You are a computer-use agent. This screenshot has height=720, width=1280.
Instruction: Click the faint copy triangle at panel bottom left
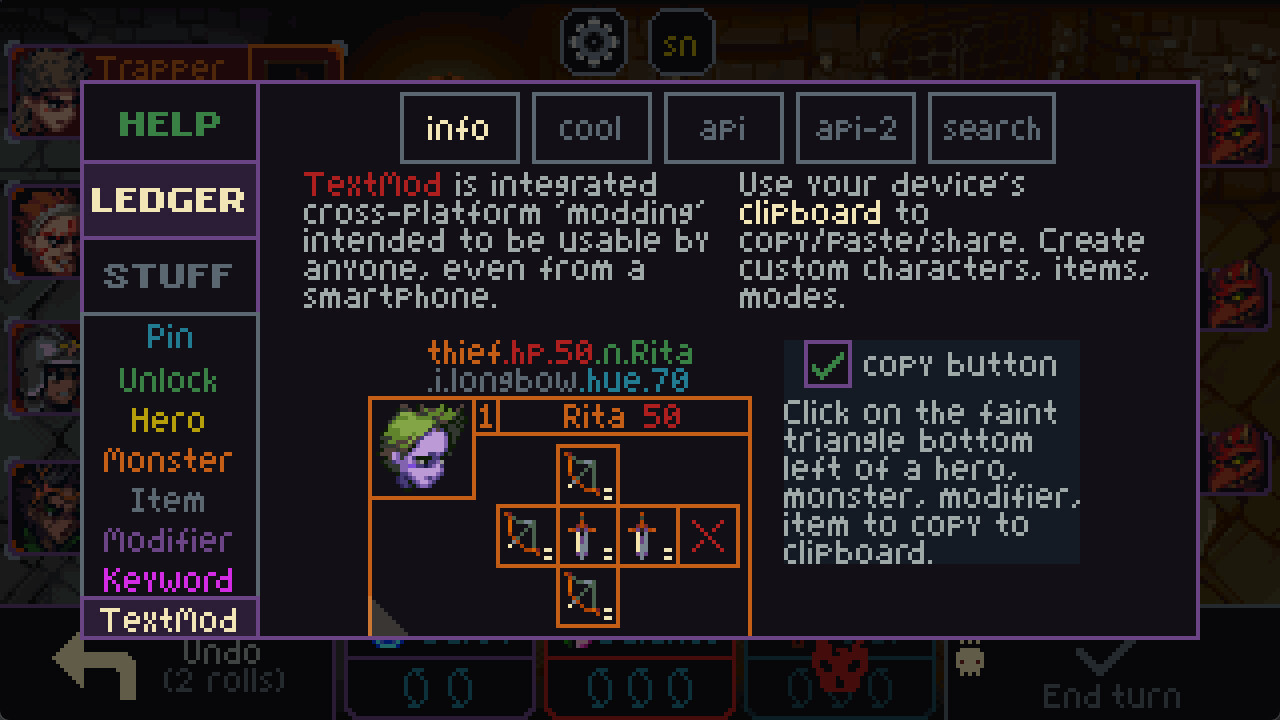tap(383, 622)
